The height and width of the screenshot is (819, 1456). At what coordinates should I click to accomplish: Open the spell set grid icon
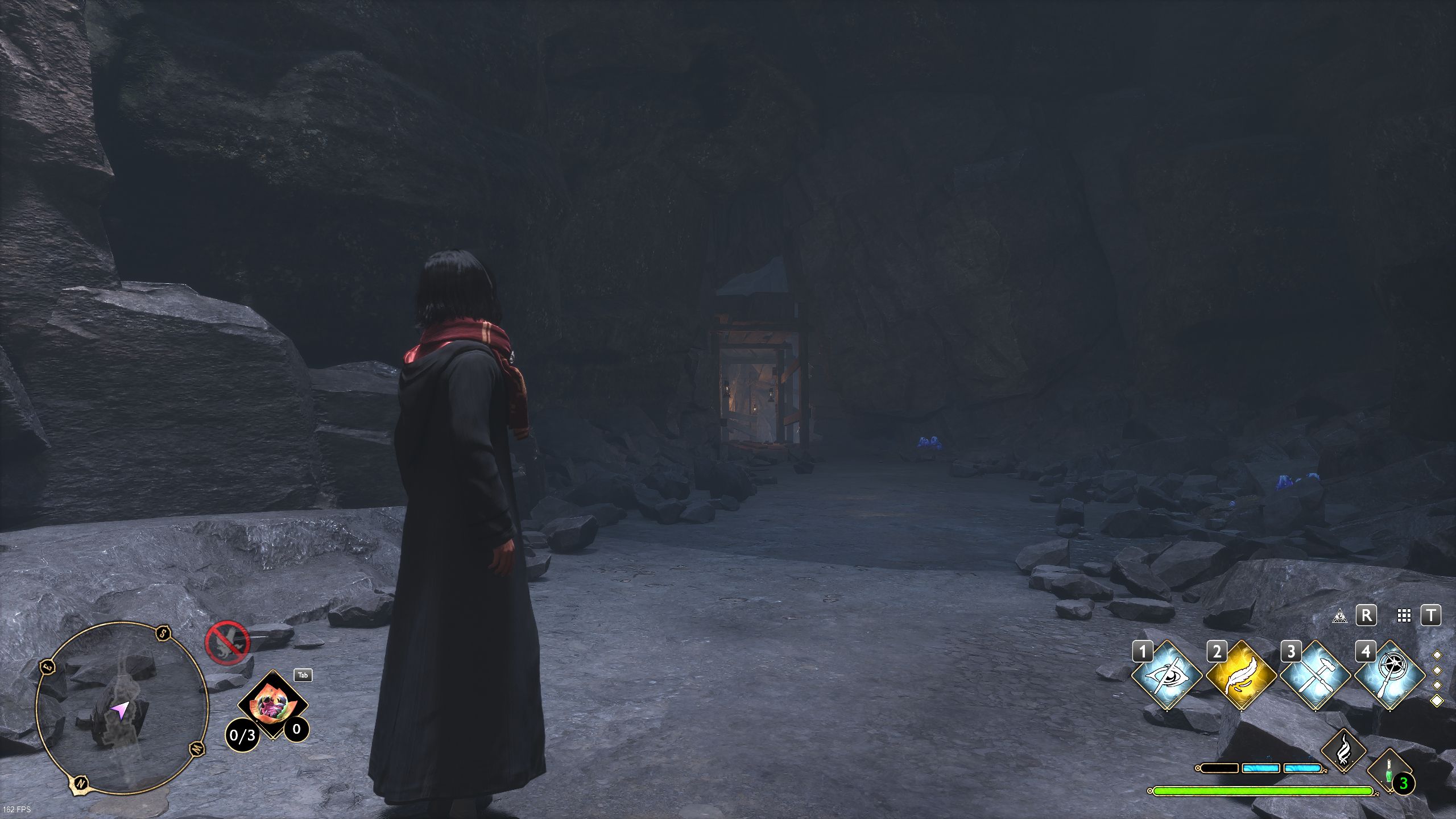tap(1405, 616)
